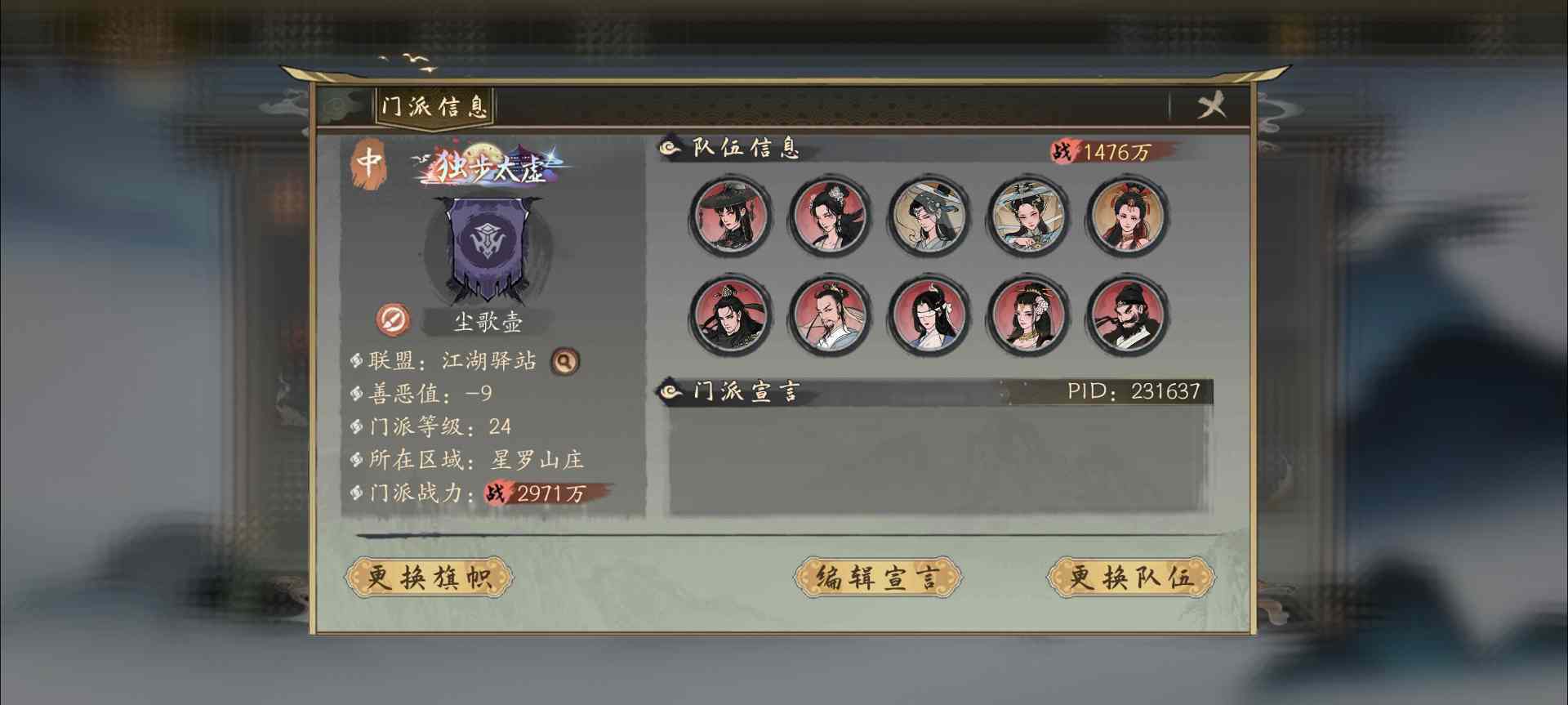Select the bearded male portrait at bottom right of team
The width and height of the screenshot is (1568, 705).
point(1127,317)
